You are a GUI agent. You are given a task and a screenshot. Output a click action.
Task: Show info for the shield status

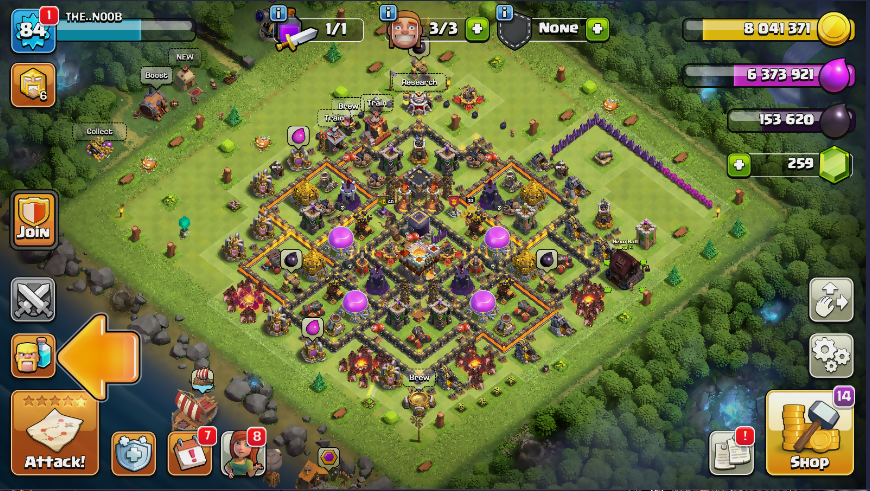coord(504,13)
